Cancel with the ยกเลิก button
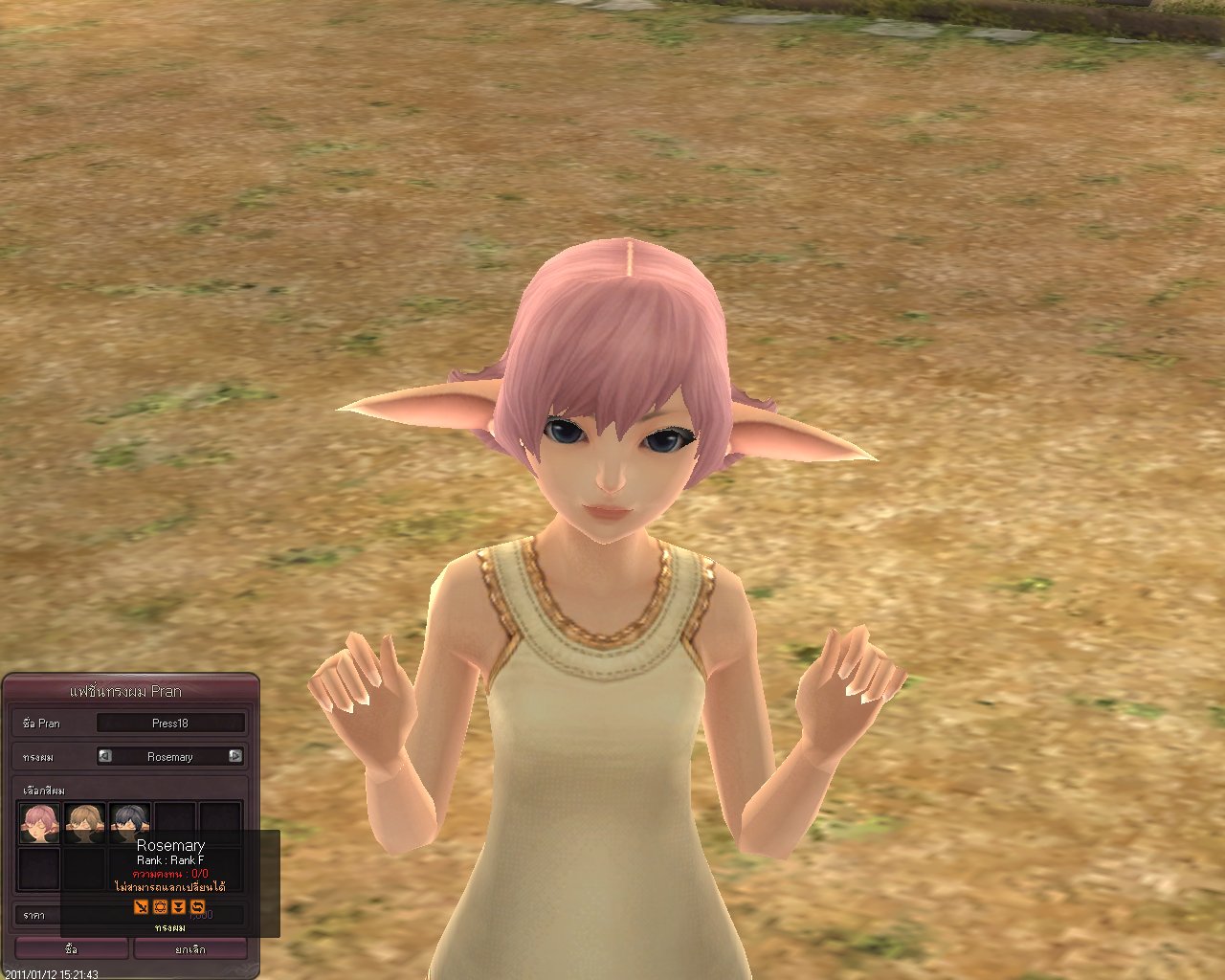Image resolution: width=1225 pixels, height=980 pixels. (189, 948)
